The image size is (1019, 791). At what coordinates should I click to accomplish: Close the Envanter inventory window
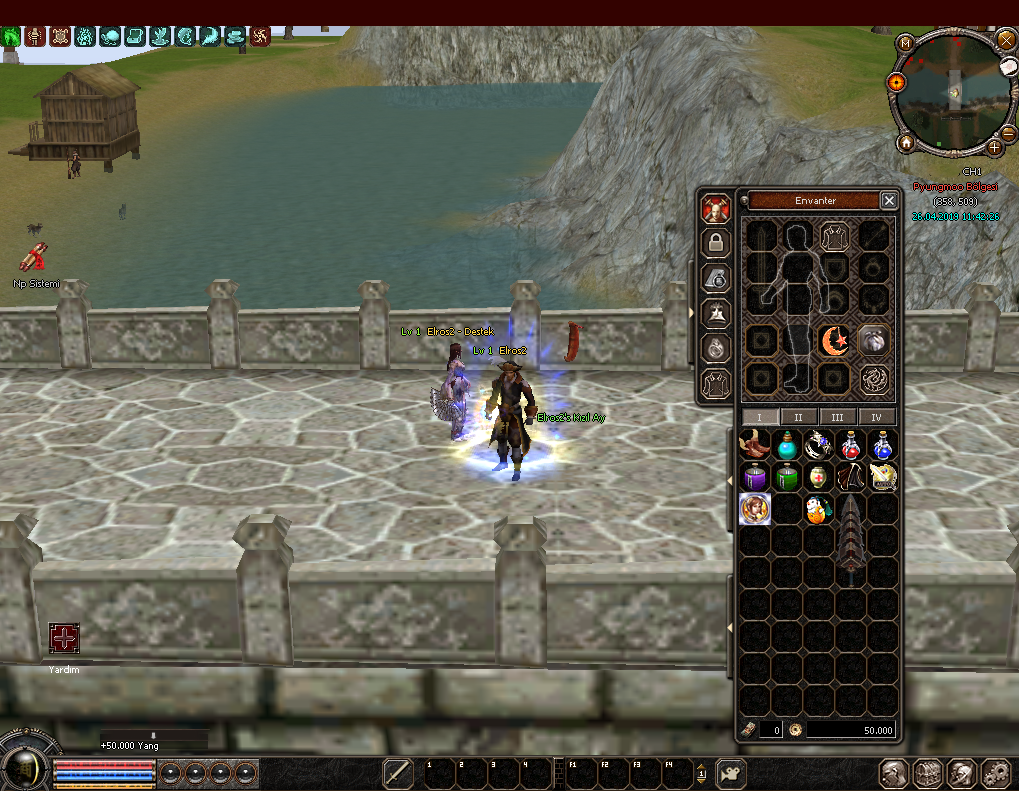[x=889, y=201]
